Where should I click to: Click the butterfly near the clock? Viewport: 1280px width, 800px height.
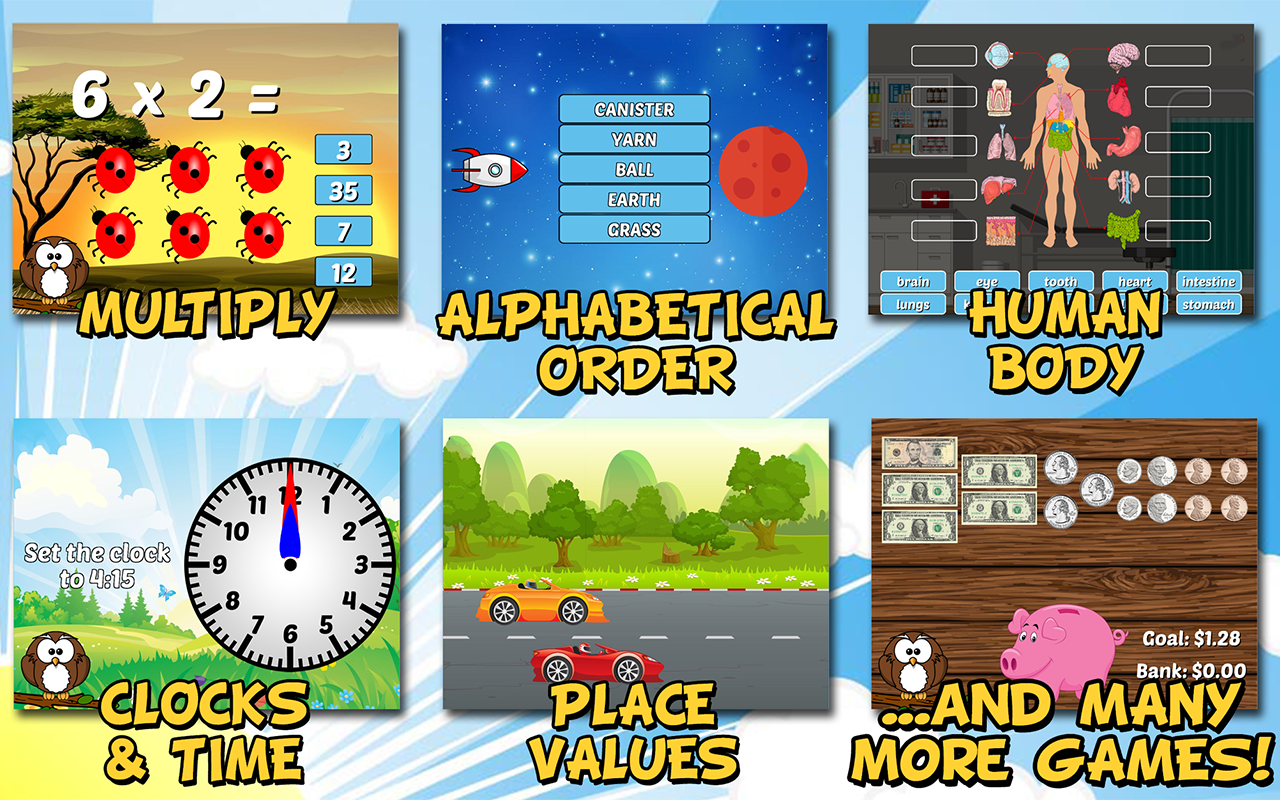pyautogui.click(x=166, y=593)
